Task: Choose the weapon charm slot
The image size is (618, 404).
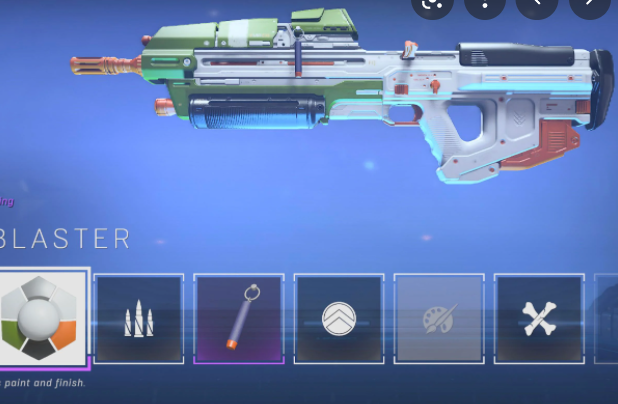Action: coord(239,318)
